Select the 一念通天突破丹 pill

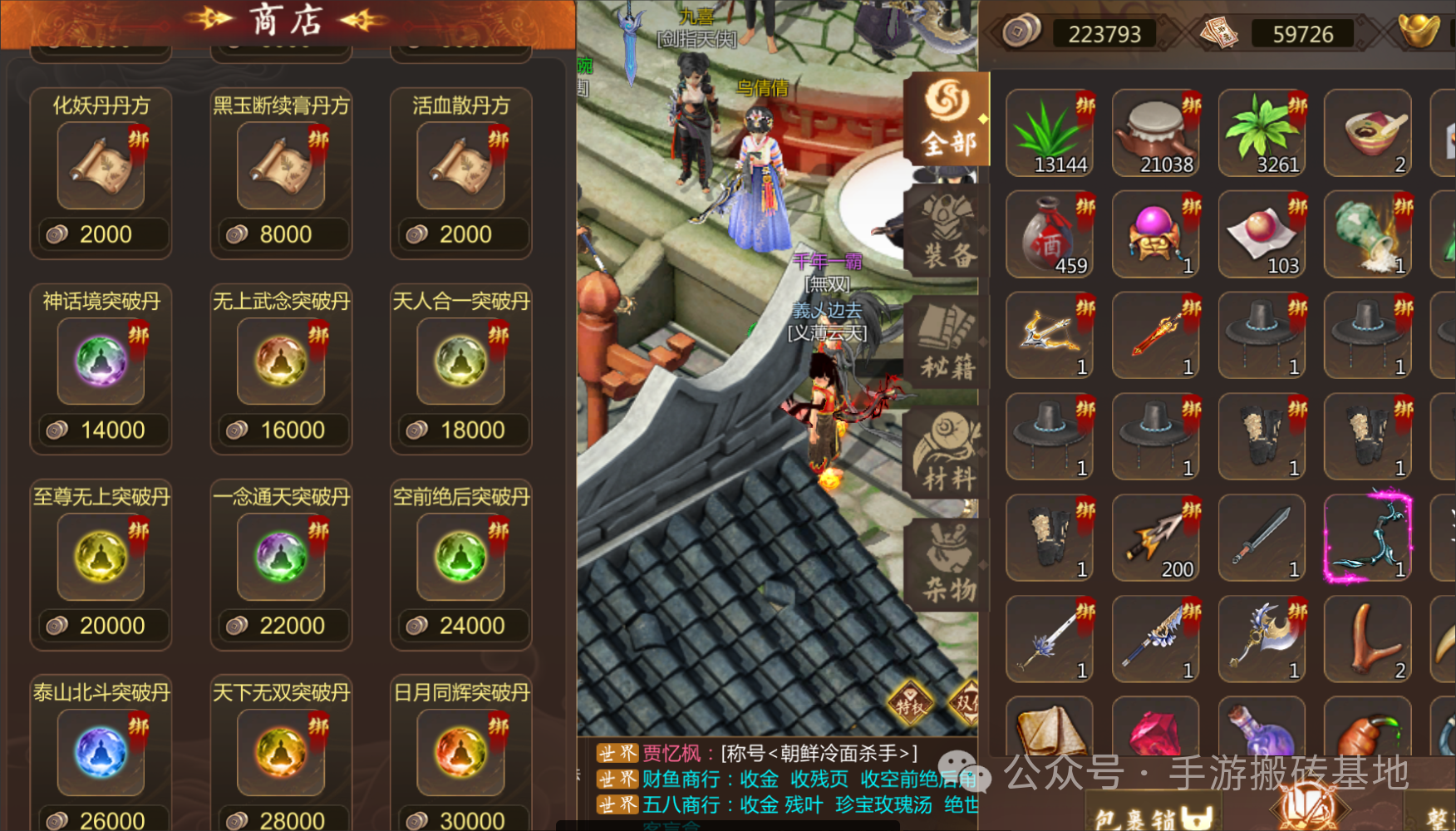pyautogui.click(x=281, y=557)
